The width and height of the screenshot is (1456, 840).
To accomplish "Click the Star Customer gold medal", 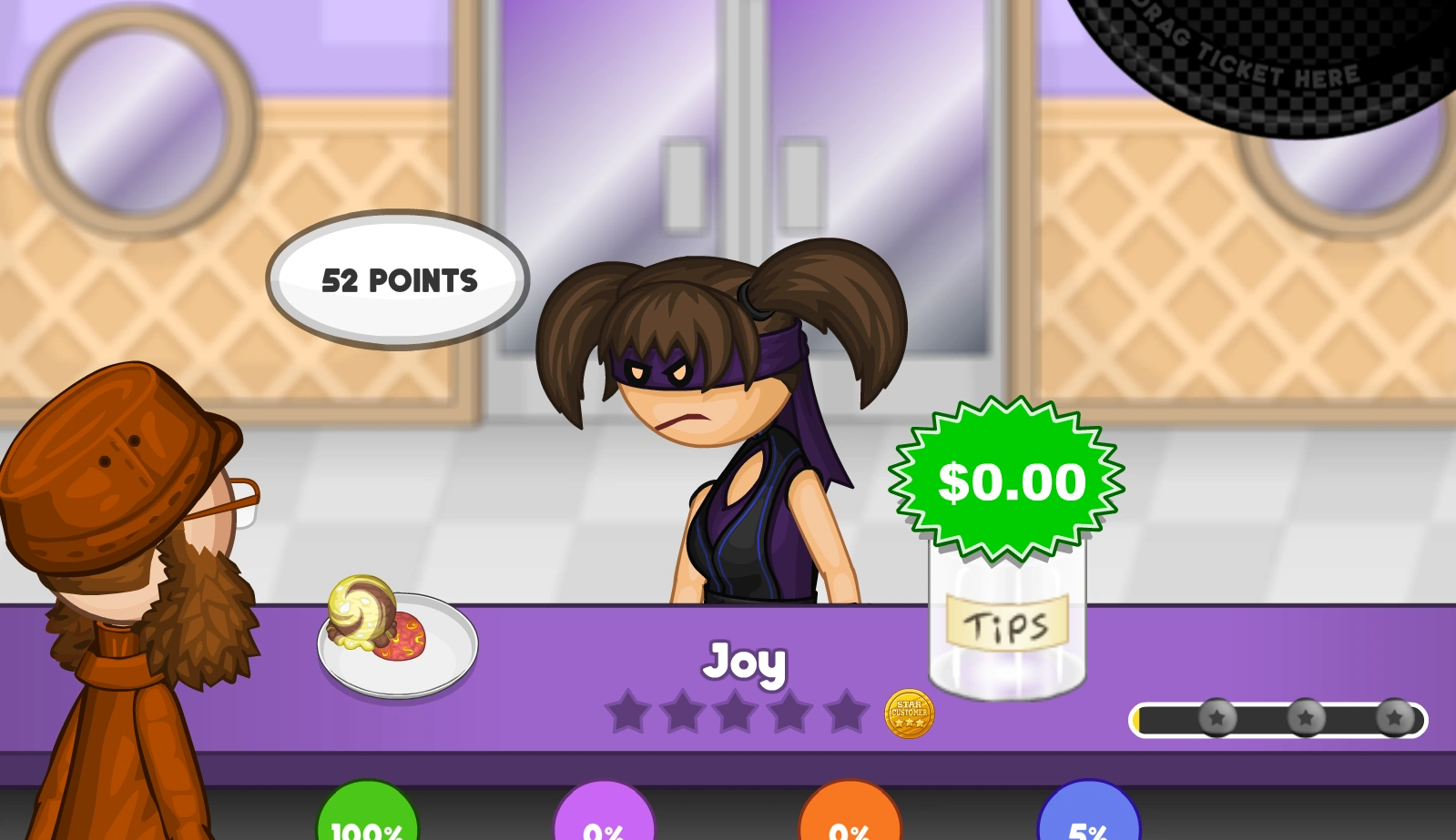I will pos(908,714).
